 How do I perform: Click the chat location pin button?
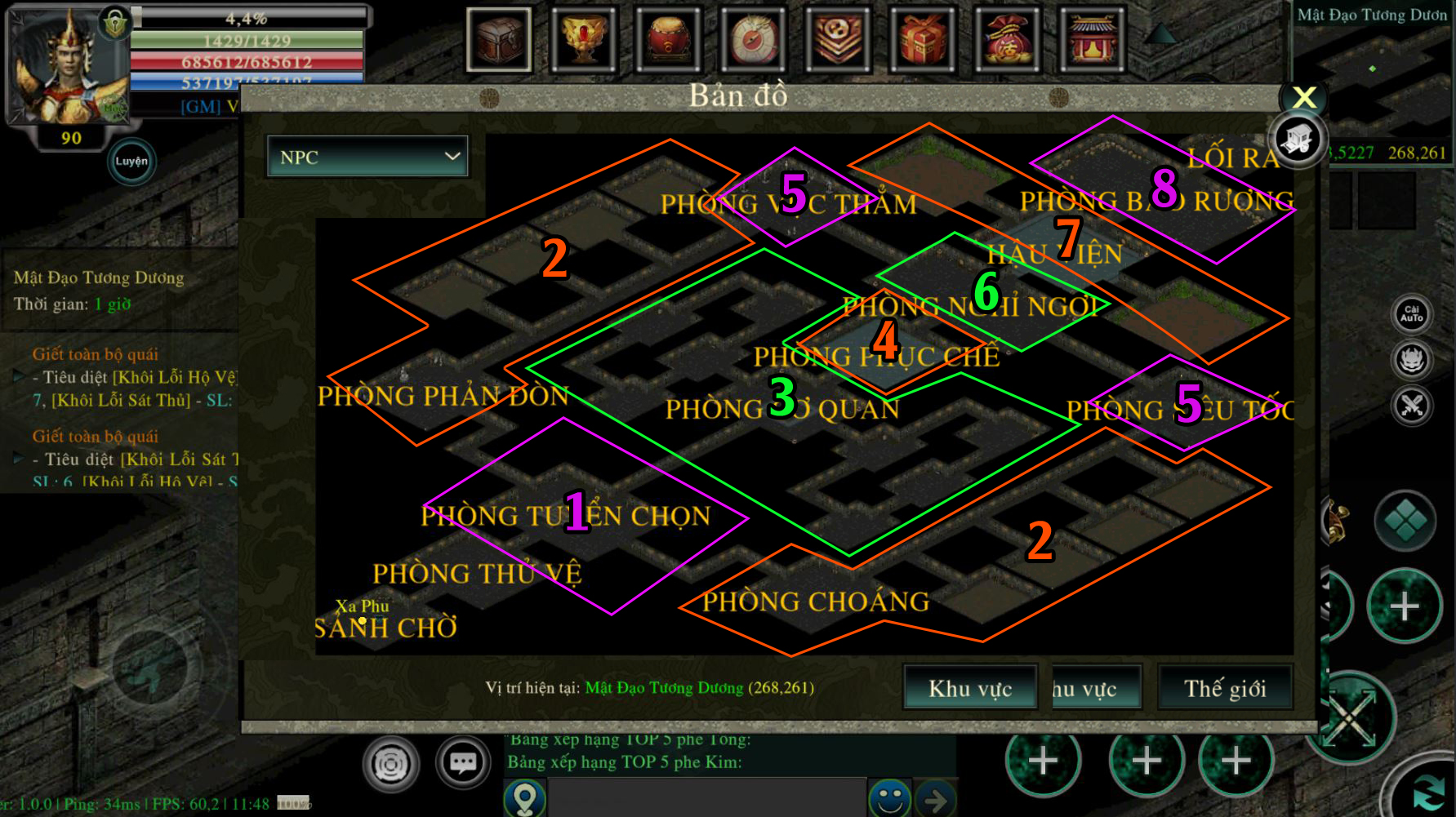(524, 797)
